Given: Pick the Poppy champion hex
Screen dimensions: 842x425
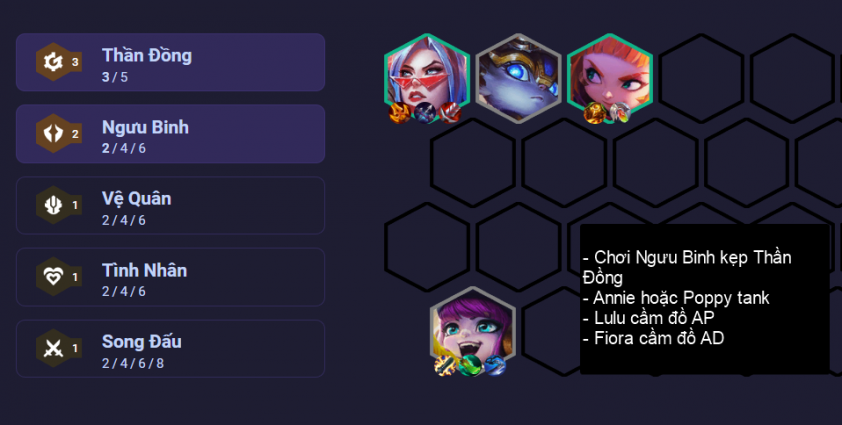Looking at the screenshot, I should point(518,76).
